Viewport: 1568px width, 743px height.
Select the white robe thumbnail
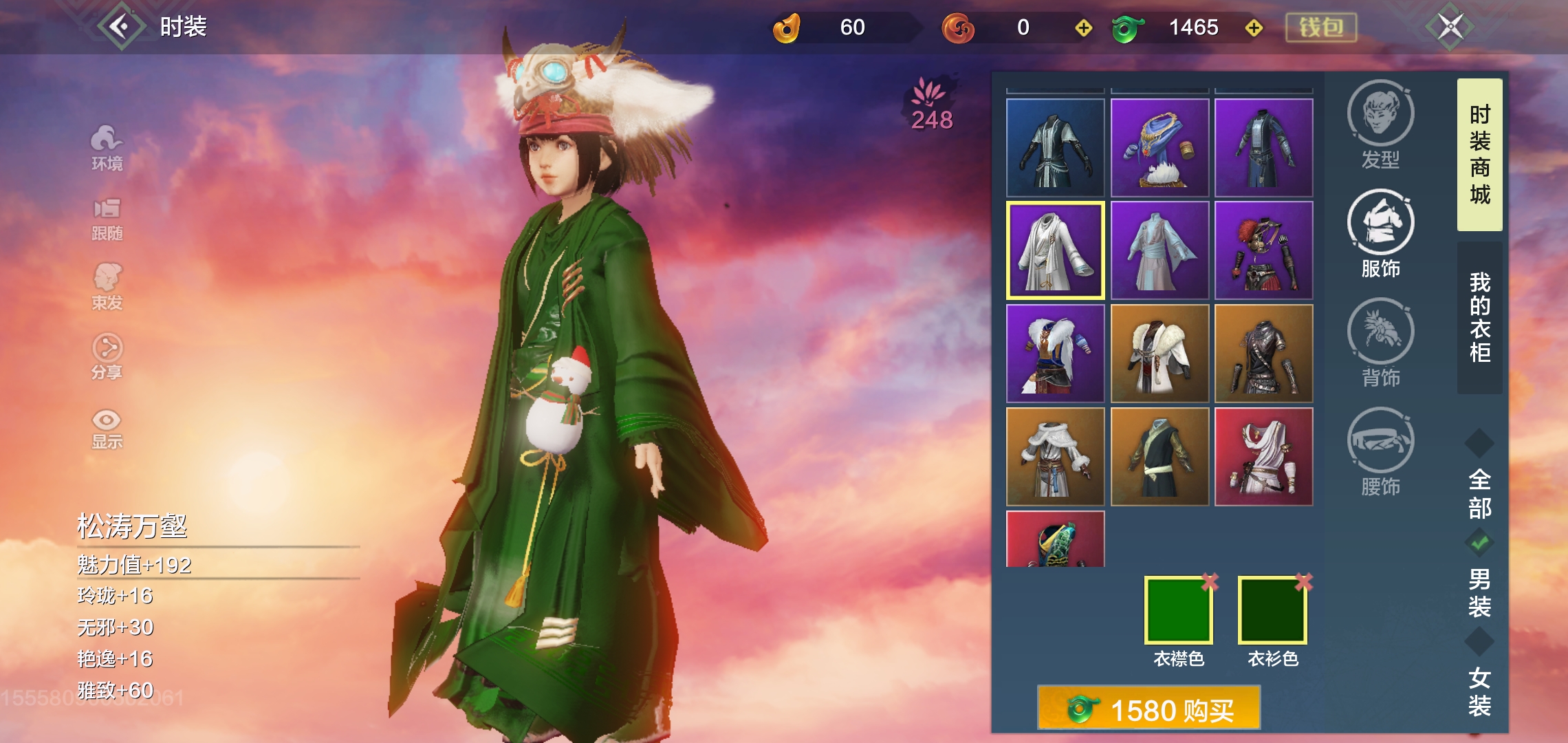[x=1056, y=251]
